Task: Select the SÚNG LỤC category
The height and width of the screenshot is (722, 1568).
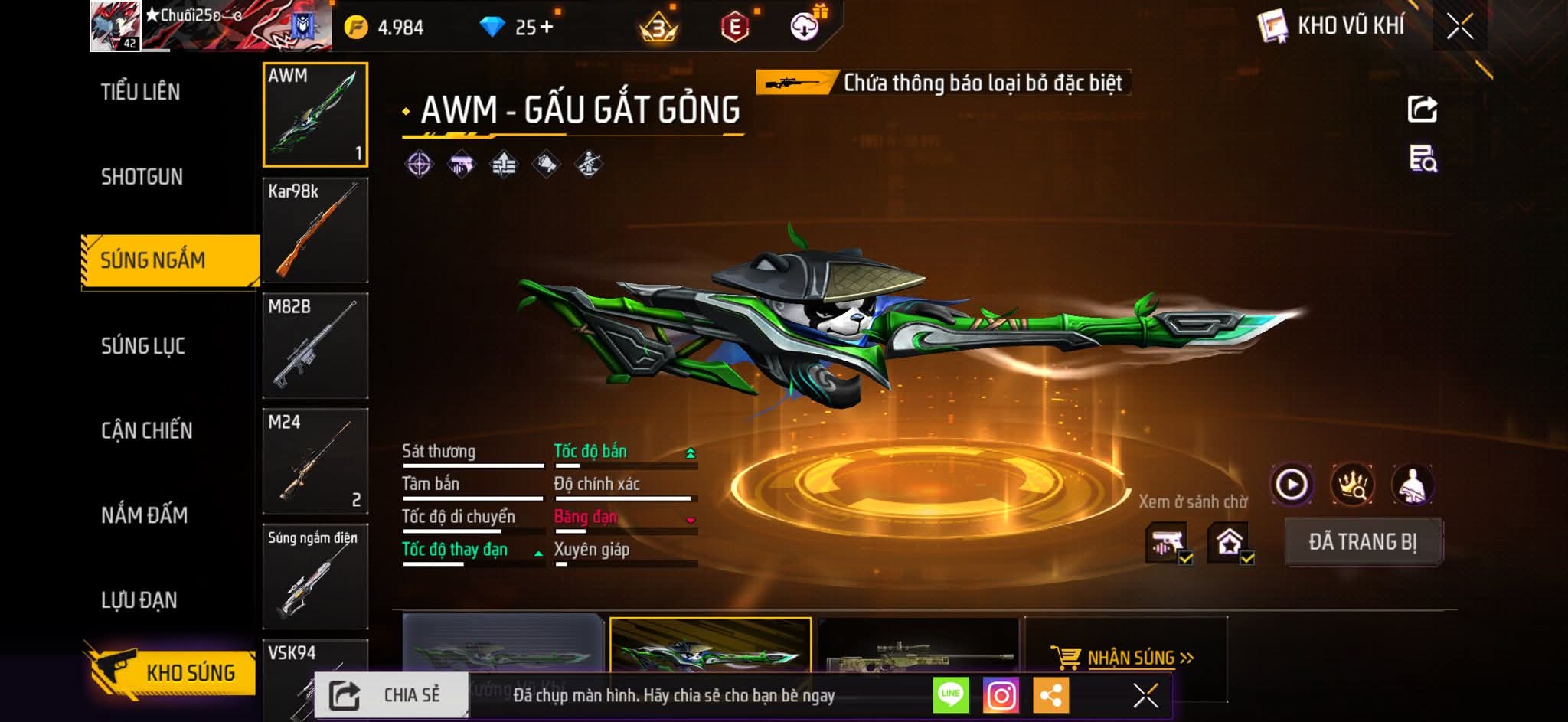Action: (x=143, y=346)
